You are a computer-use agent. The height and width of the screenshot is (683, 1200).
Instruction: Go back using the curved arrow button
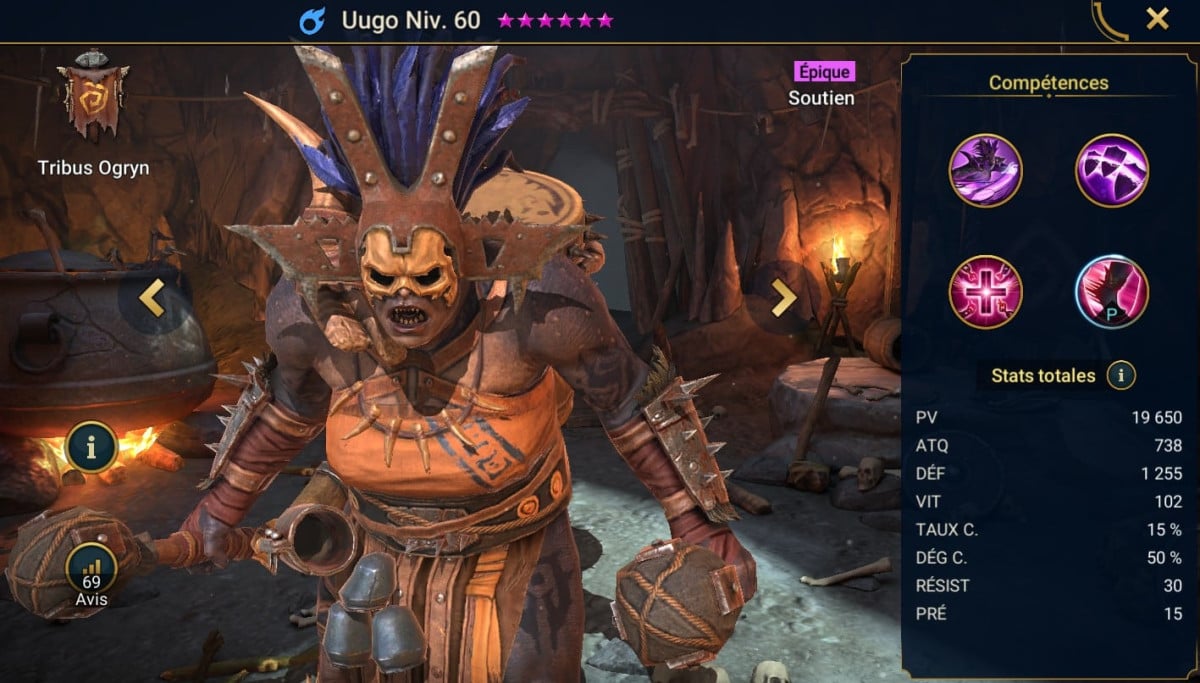1110,20
